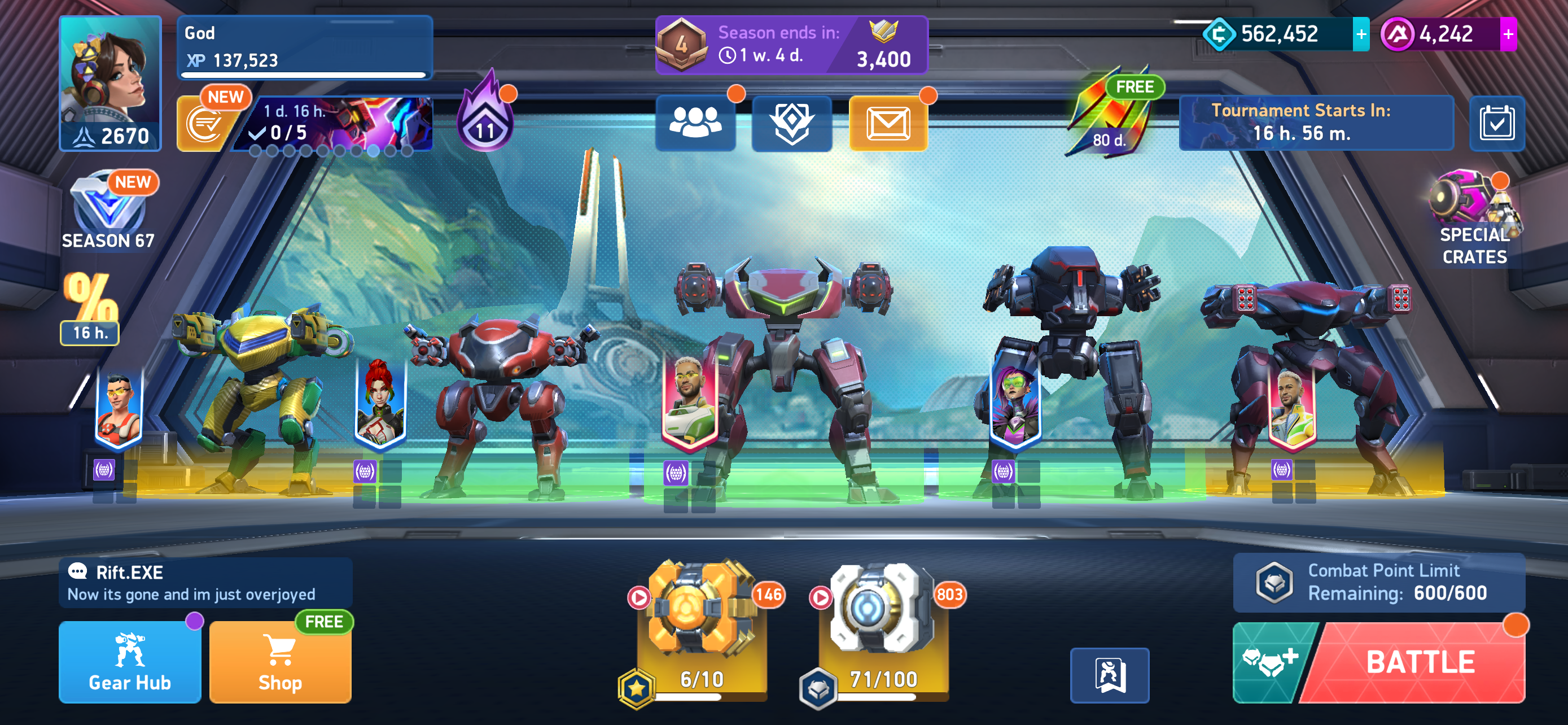The width and height of the screenshot is (1568, 725).
Task: View the tournament countdown banner
Action: pos(1316,123)
